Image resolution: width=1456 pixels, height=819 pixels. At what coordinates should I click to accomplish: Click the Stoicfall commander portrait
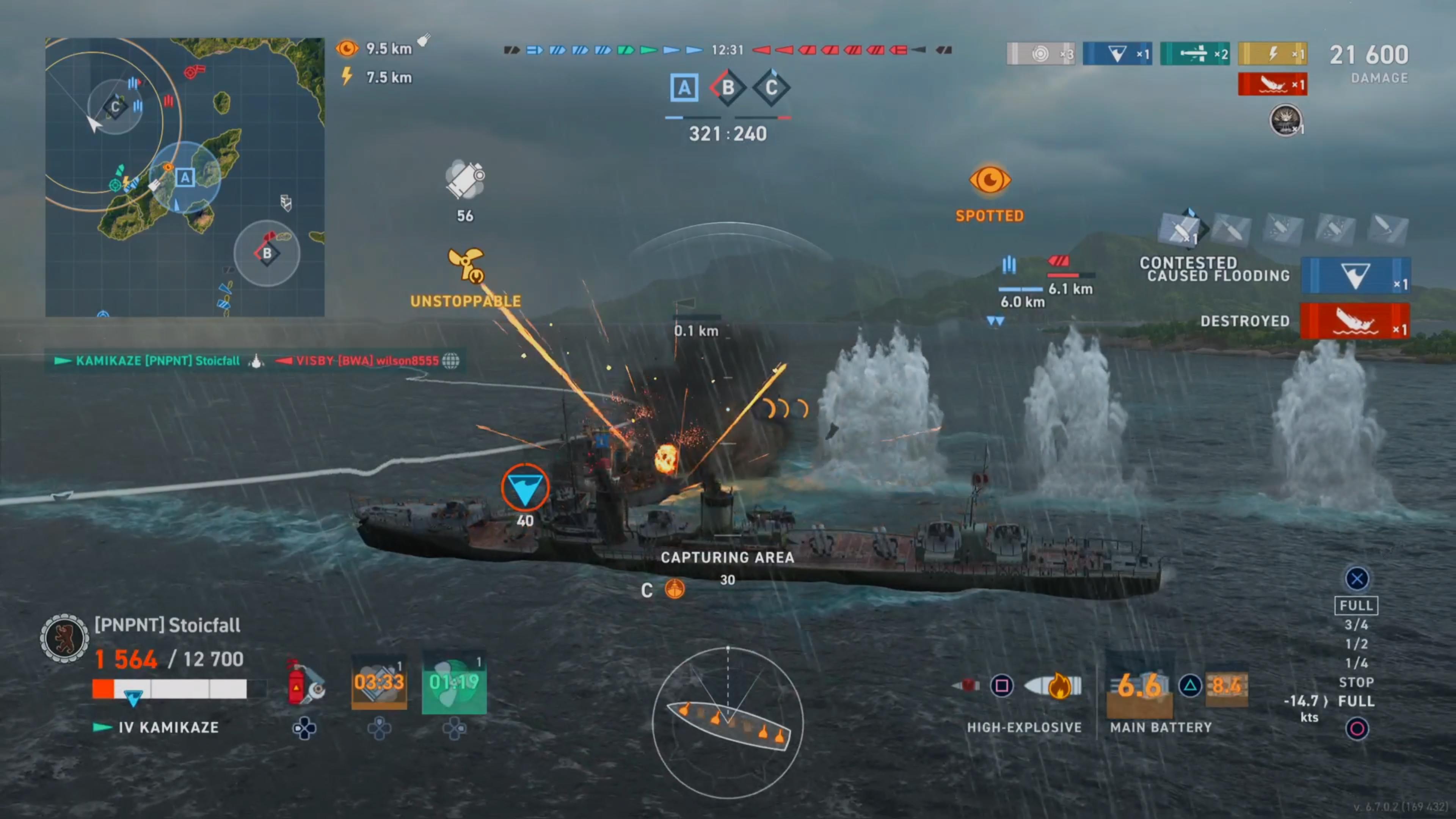[x=64, y=638]
